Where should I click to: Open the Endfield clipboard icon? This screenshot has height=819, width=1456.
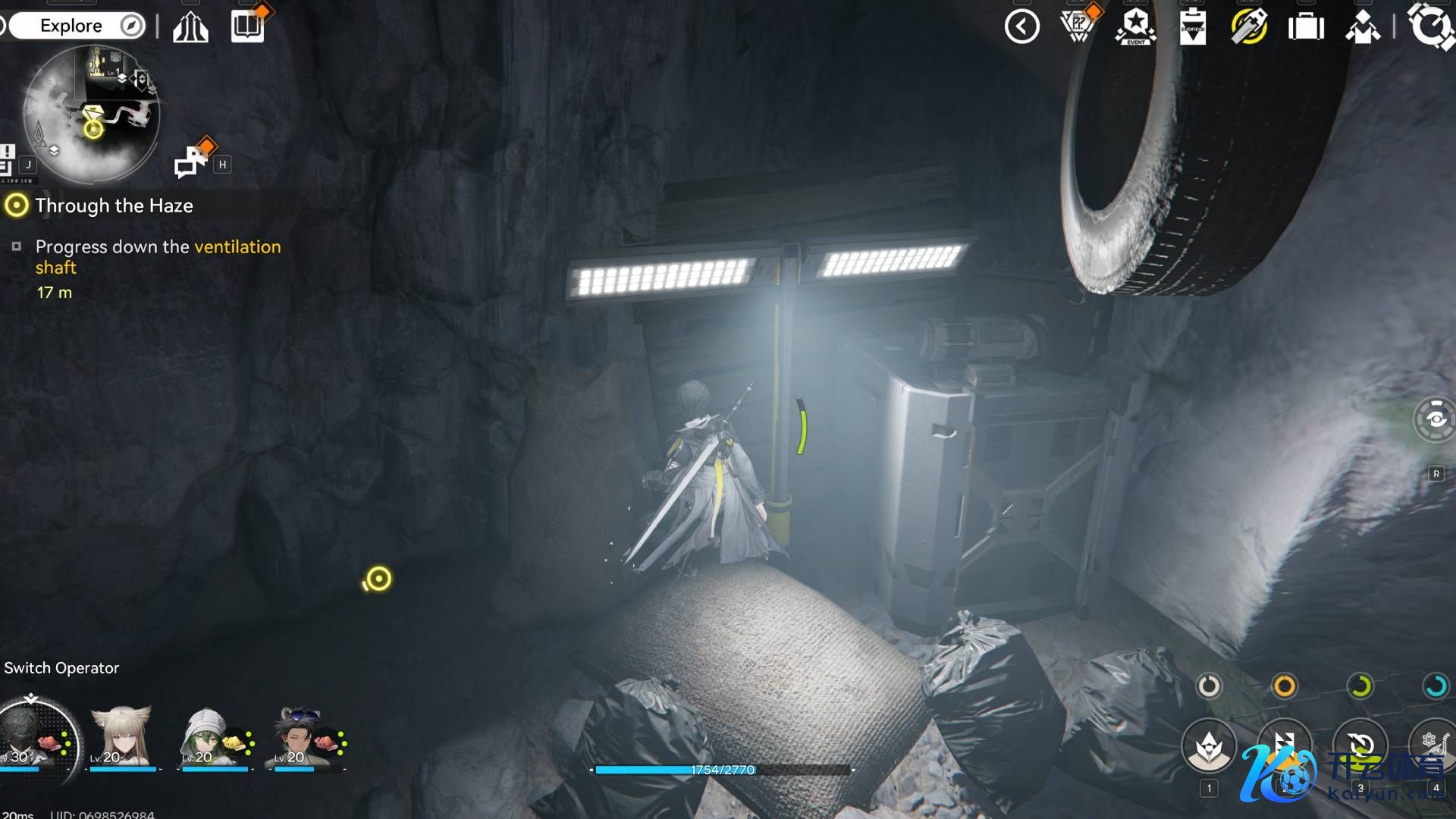pos(1192,27)
